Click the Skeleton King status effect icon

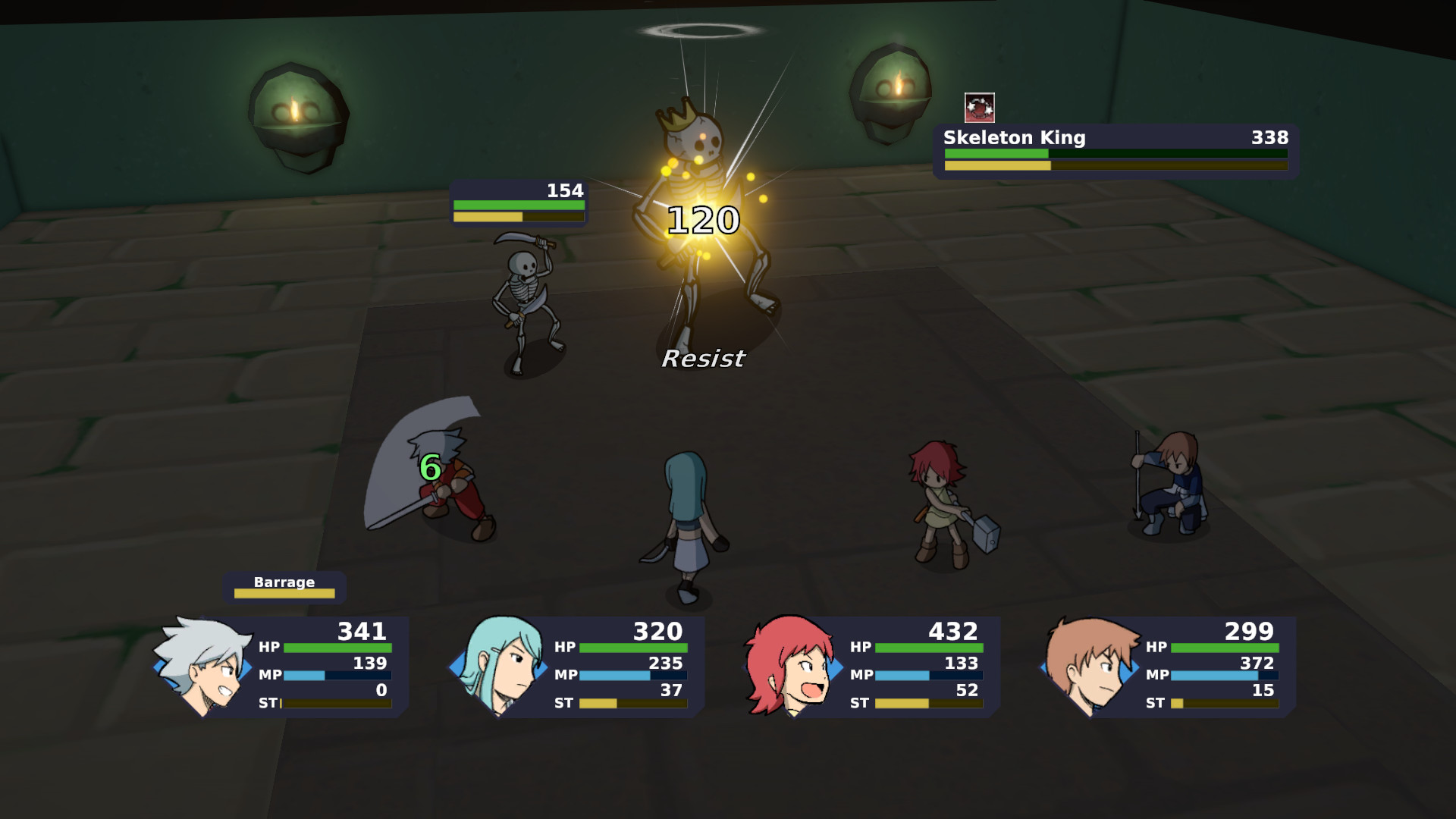pyautogui.click(x=978, y=108)
